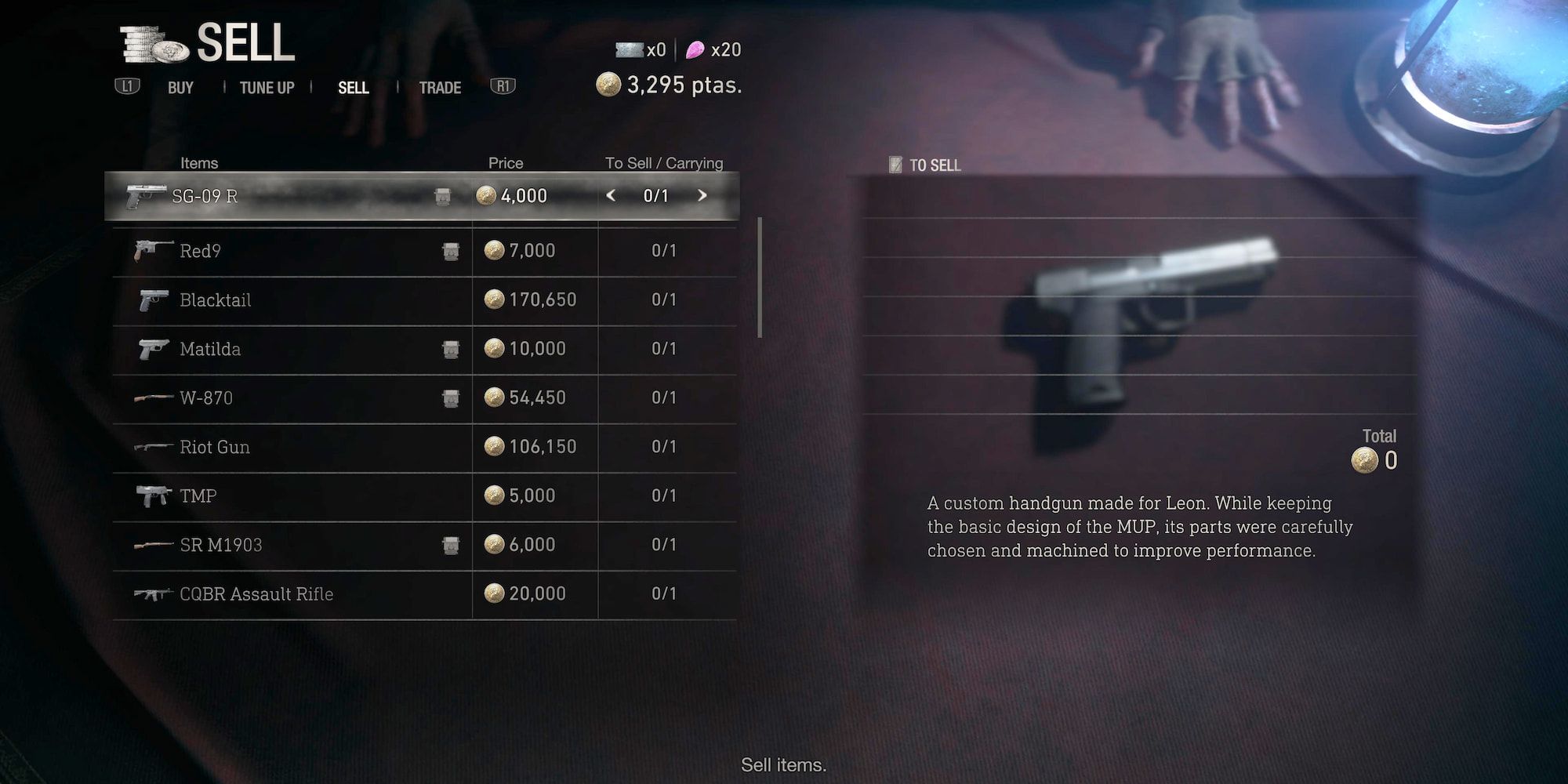Screen dimensions: 1568x784
Task: Switch to the TUNE UP tab
Action: click(x=267, y=88)
